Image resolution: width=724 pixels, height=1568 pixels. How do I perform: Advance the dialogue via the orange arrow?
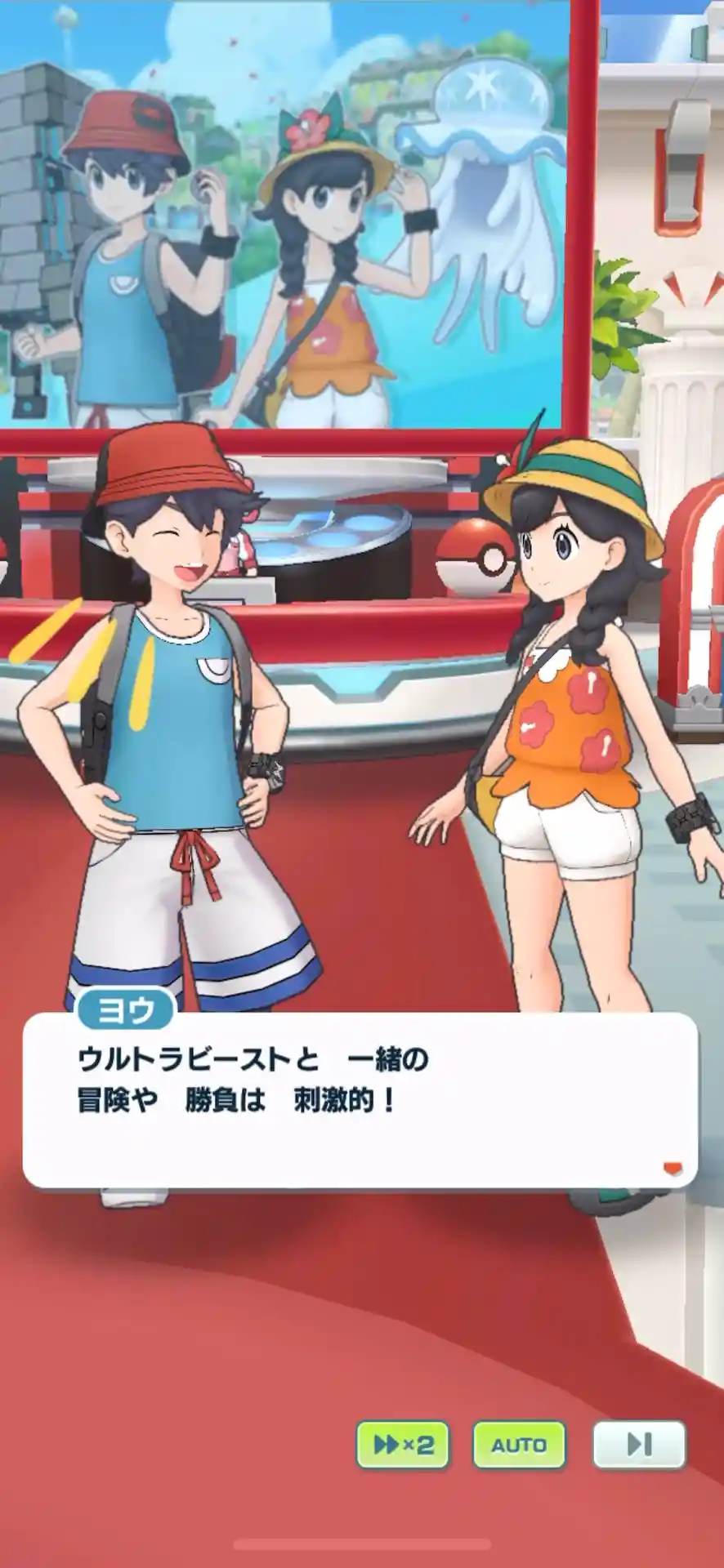673,1169
